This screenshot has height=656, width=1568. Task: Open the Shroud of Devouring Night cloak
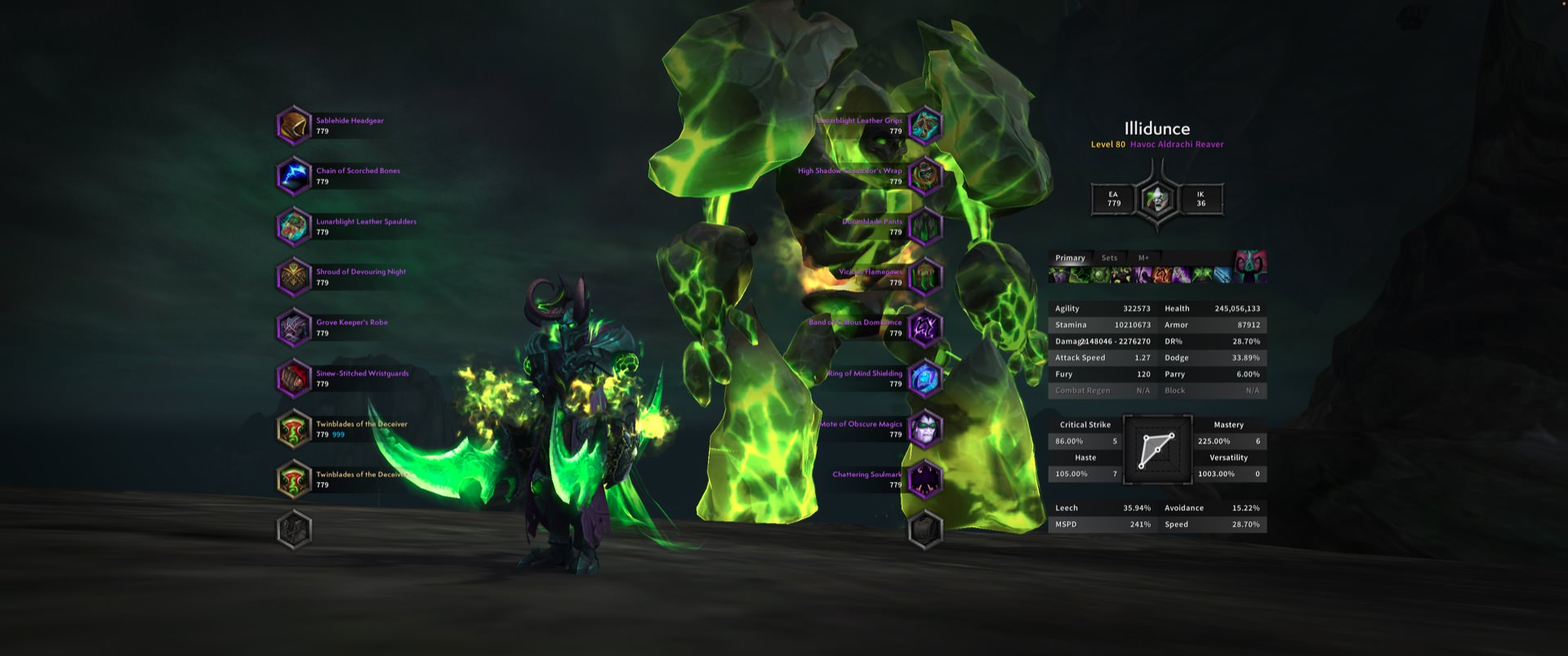pos(294,278)
